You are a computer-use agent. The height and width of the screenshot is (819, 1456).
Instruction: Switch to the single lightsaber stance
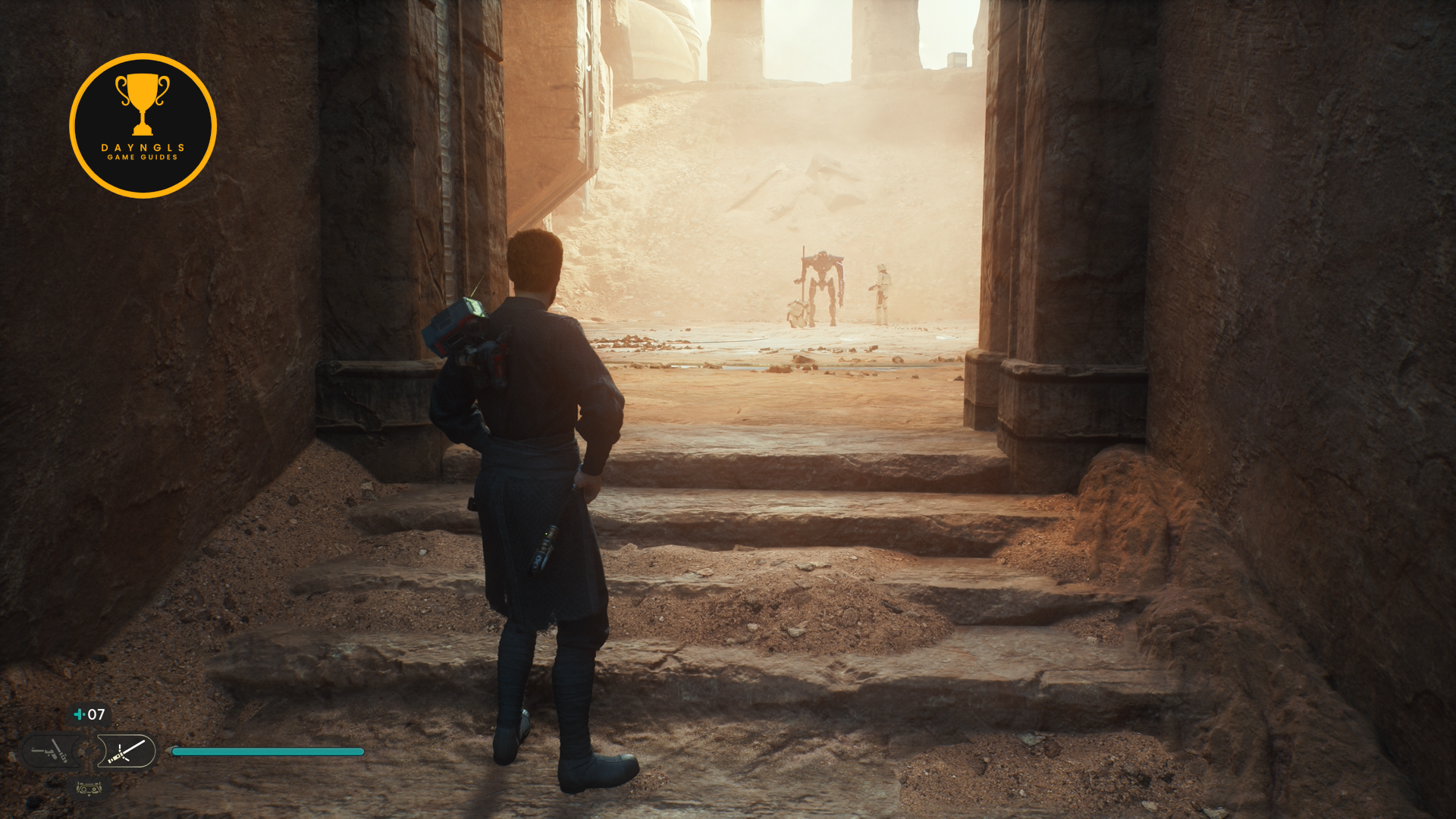click(127, 752)
